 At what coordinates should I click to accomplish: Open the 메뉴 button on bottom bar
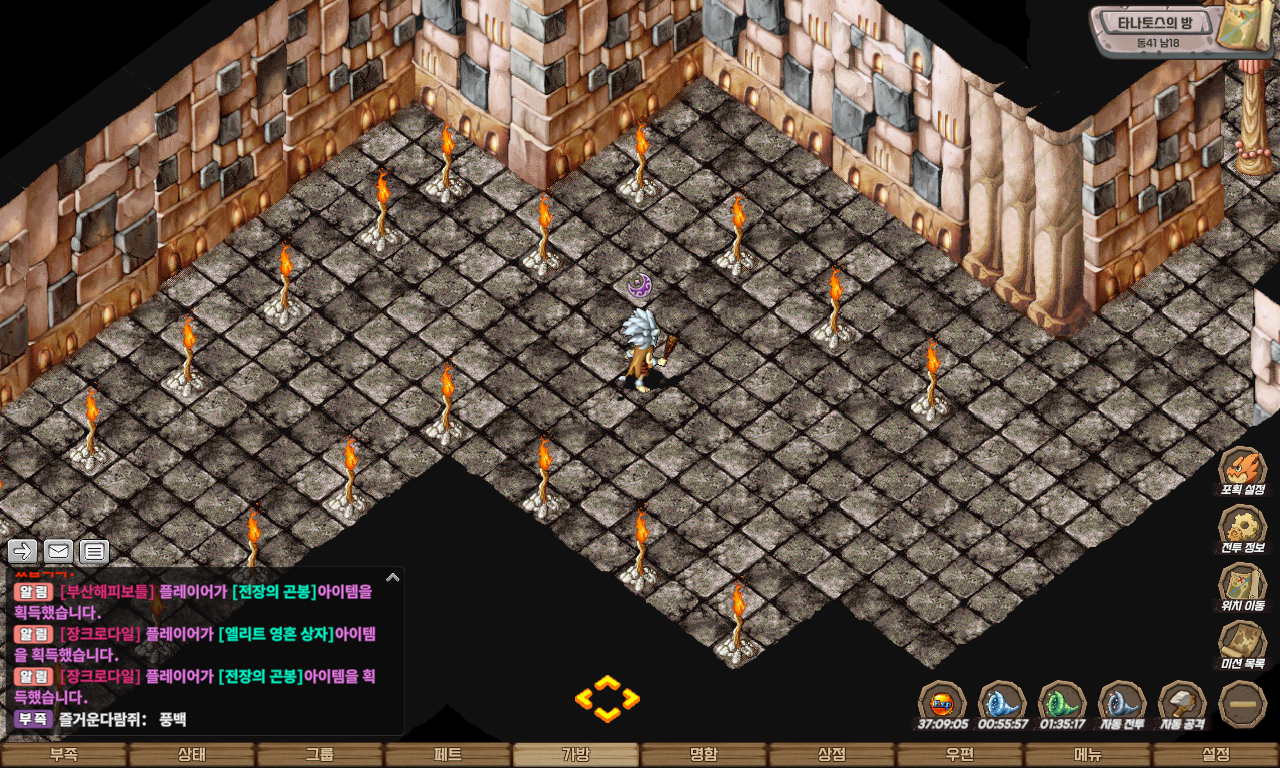click(x=1088, y=755)
